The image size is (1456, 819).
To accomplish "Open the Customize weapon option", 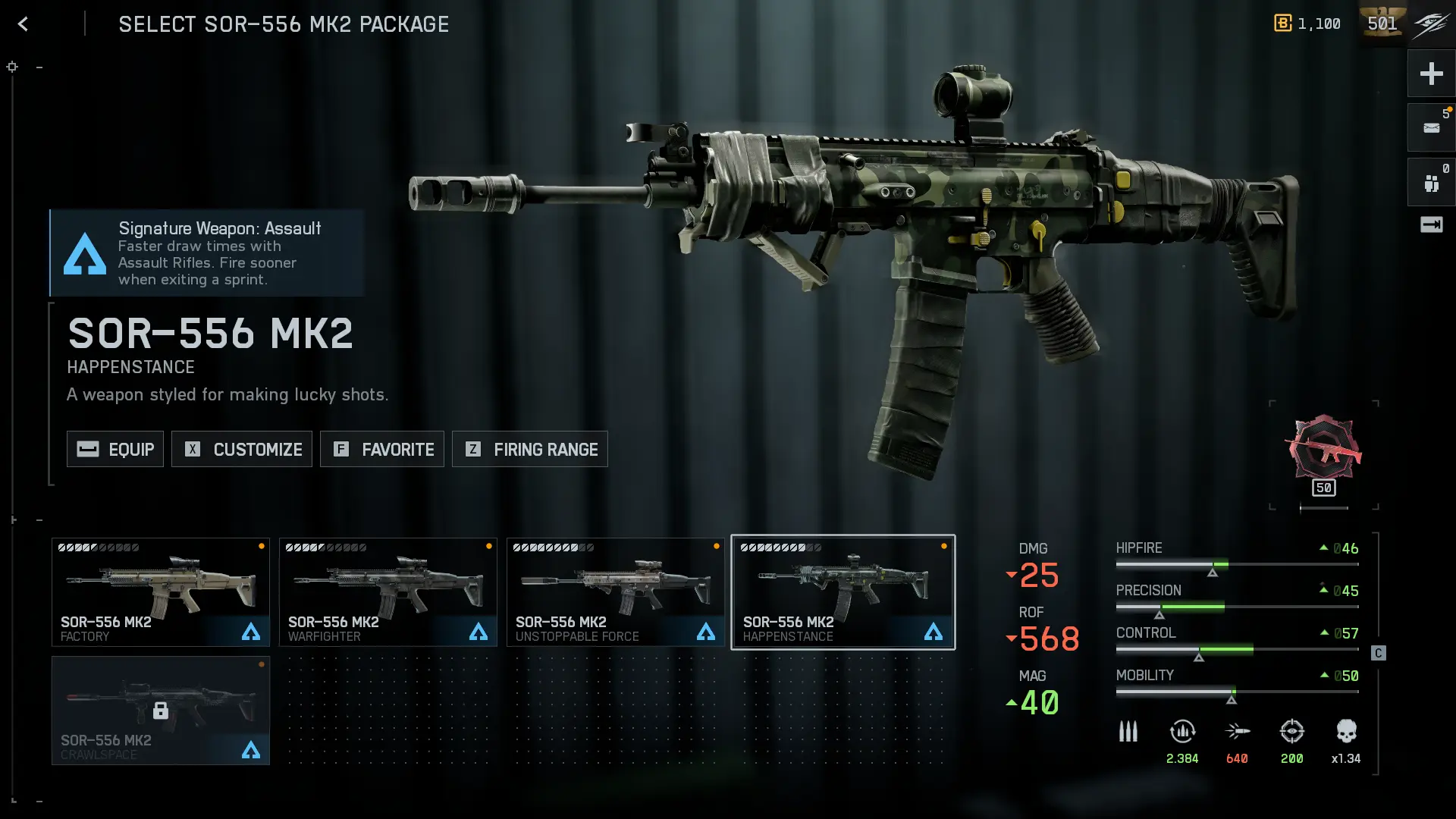I will click(x=242, y=449).
